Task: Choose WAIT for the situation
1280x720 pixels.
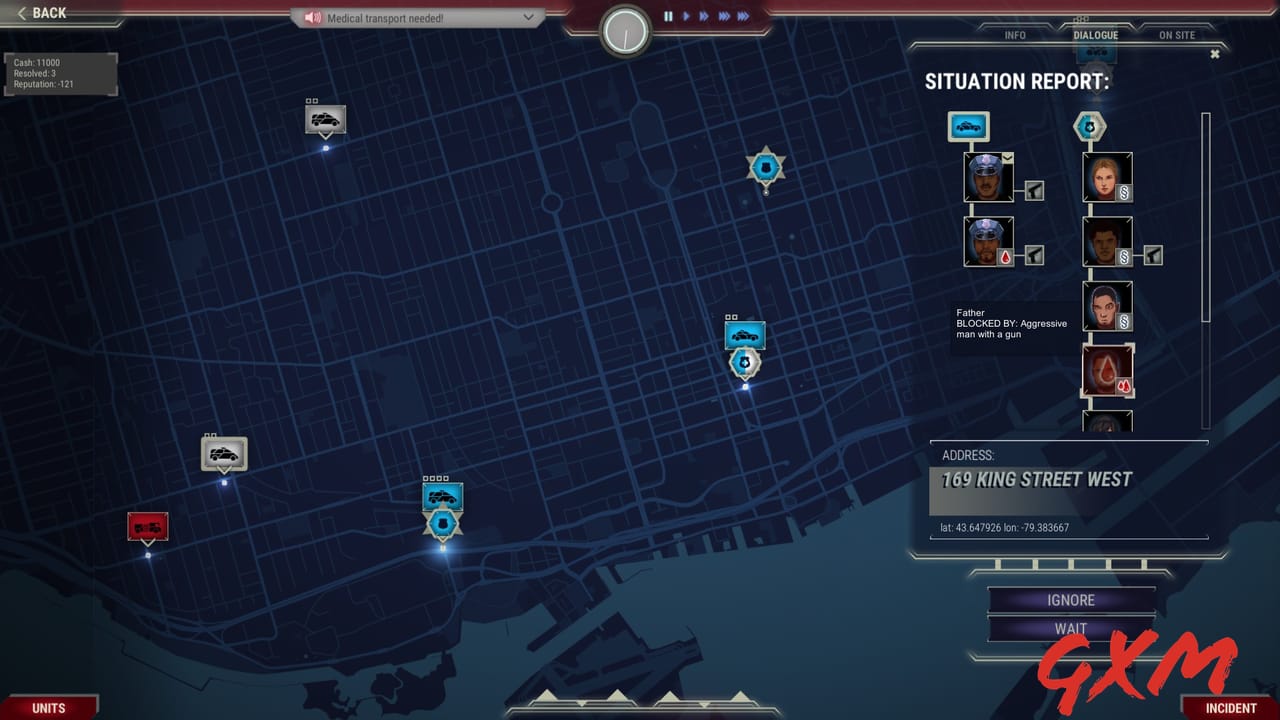Action: pos(1069,629)
